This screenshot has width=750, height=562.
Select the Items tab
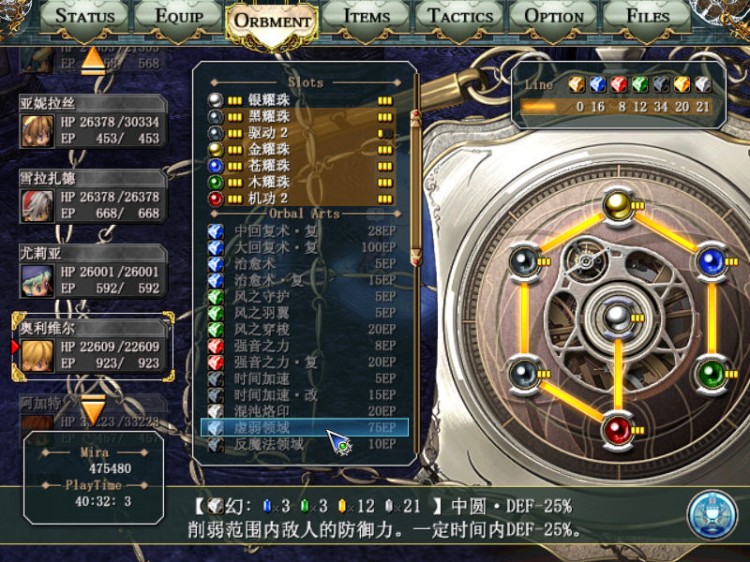pos(366,16)
